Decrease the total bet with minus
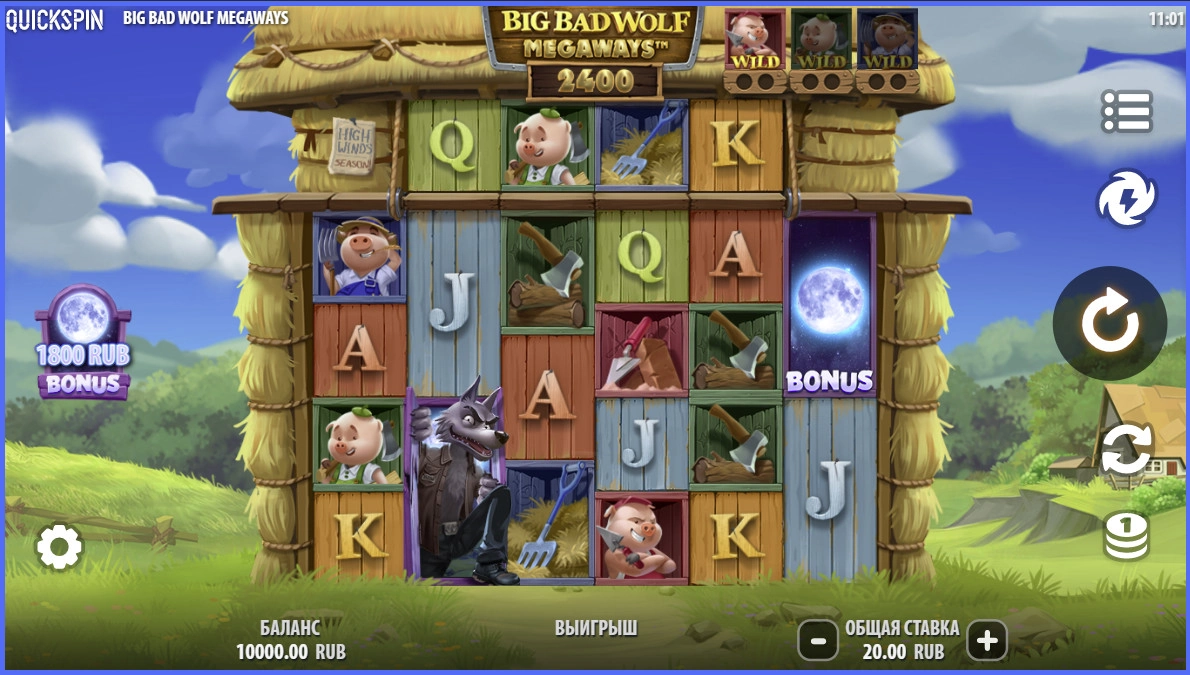Viewport: 1190px width, 675px height. point(817,640)
